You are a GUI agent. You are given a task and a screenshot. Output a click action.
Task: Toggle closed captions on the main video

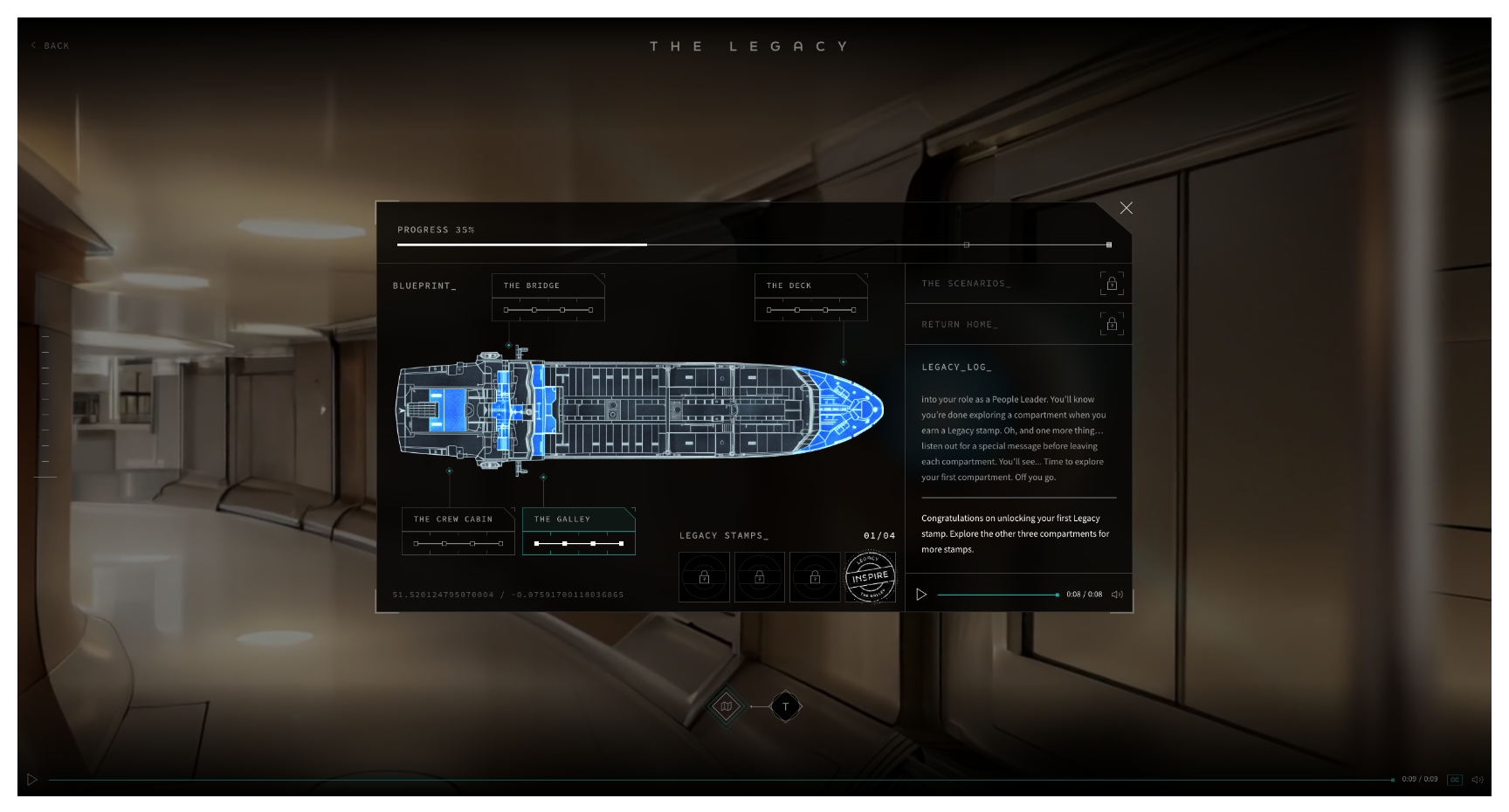pos(1454,780)
